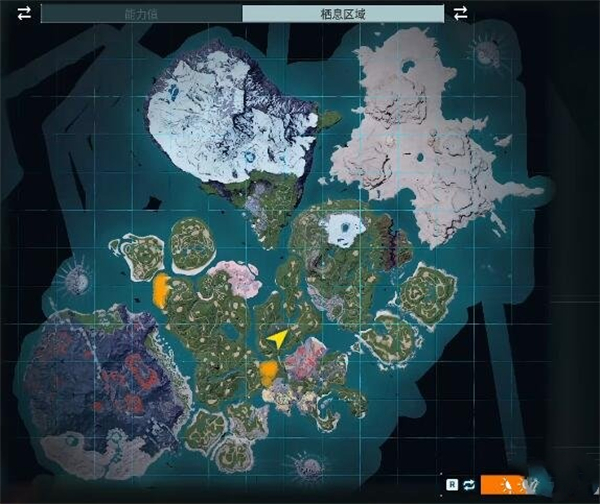Click the right tab-switch arrows icon
The width and height of the screenshot is (600, 504).
pos(461,13)
